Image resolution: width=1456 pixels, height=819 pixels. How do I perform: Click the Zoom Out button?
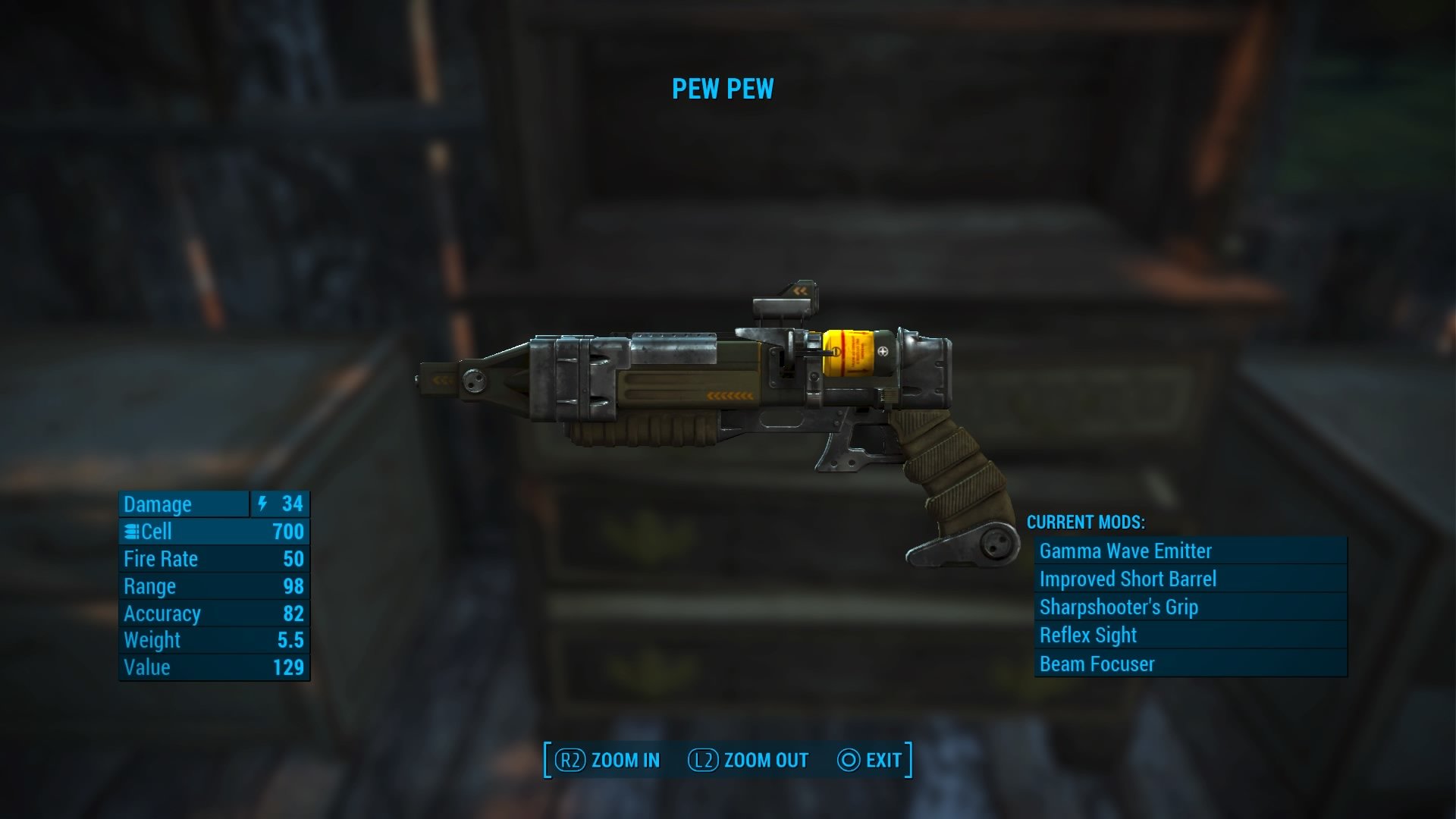coord(748,760)
